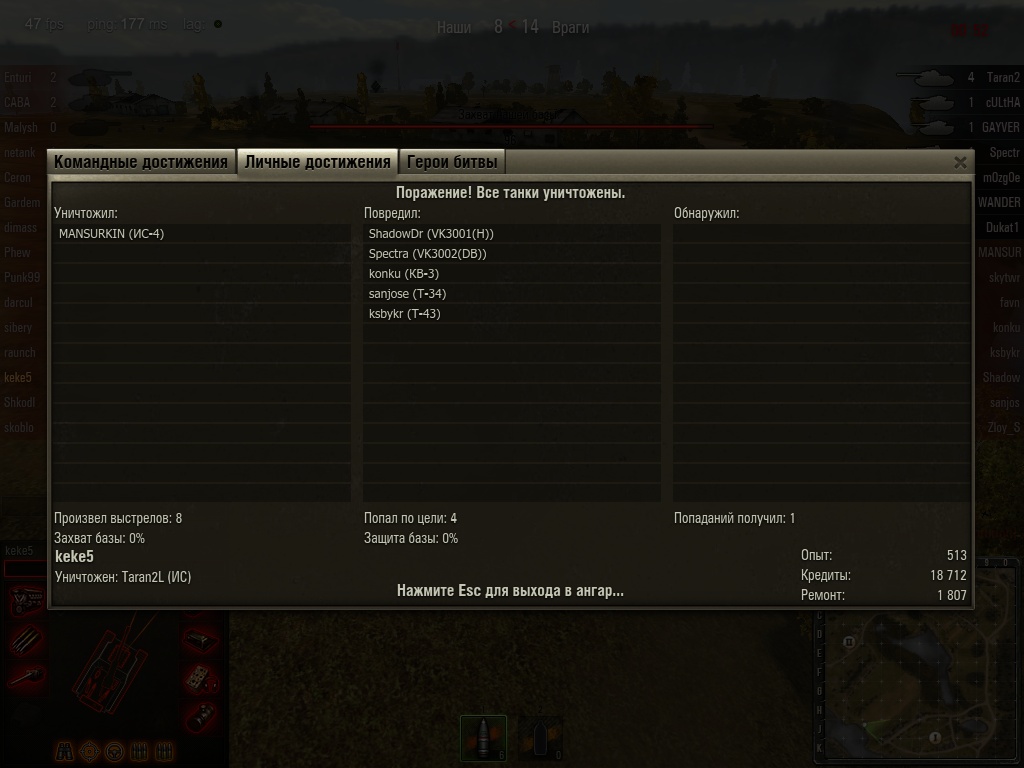The width and height of the screenshot is (1024, 768).
Task: Close the battle results window
Action: coord(960,162)
